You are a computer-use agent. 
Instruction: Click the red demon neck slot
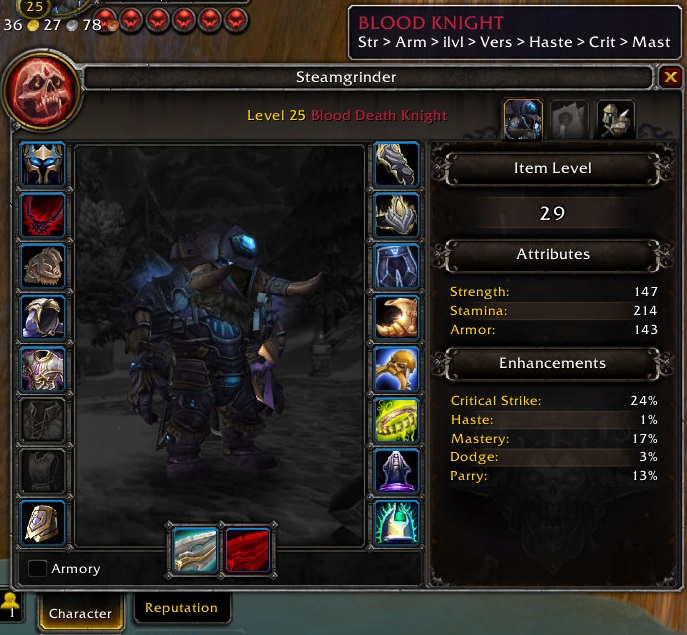click(43, 215)
